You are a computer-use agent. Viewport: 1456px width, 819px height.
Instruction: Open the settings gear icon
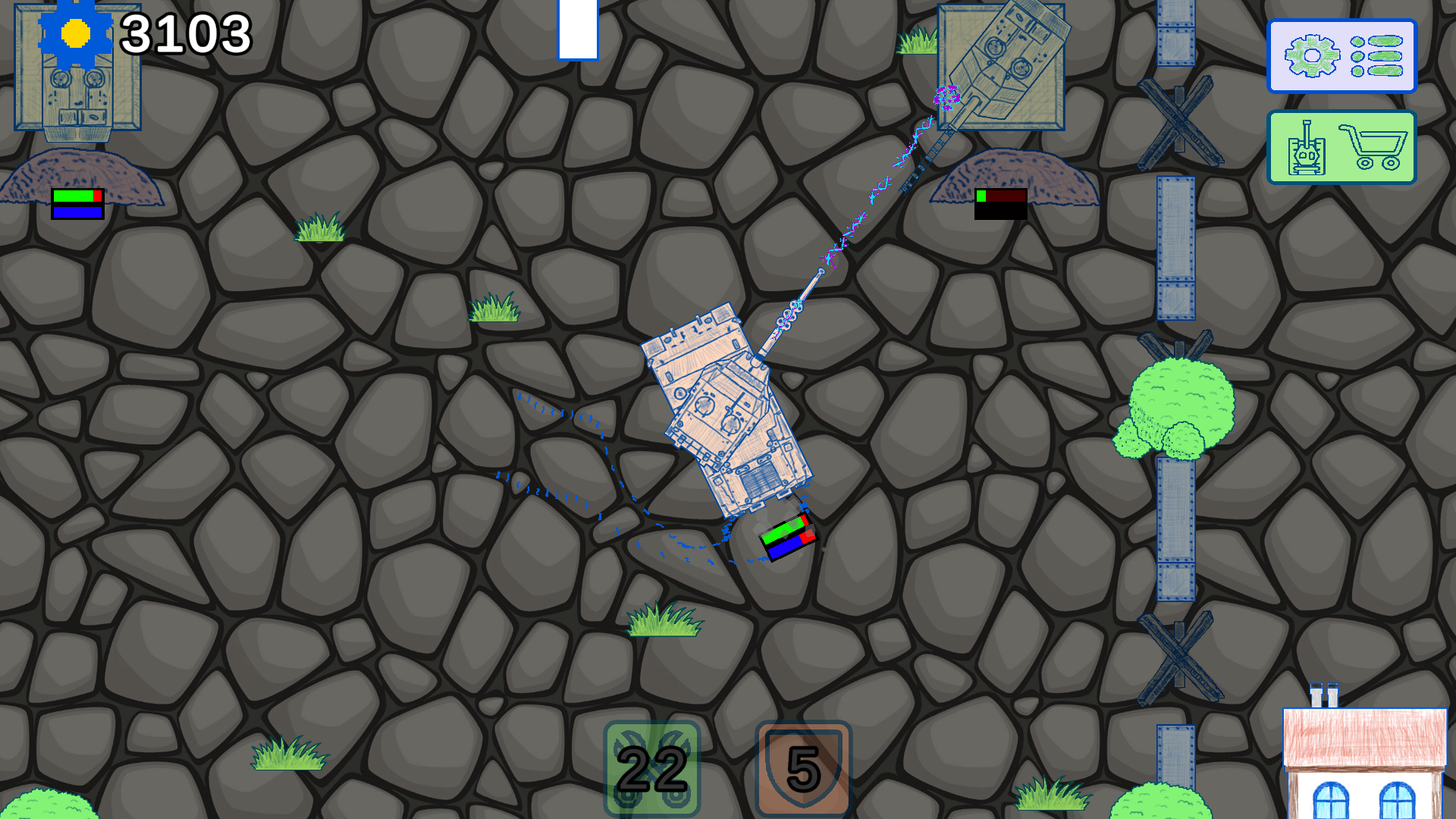point(1311,55)
